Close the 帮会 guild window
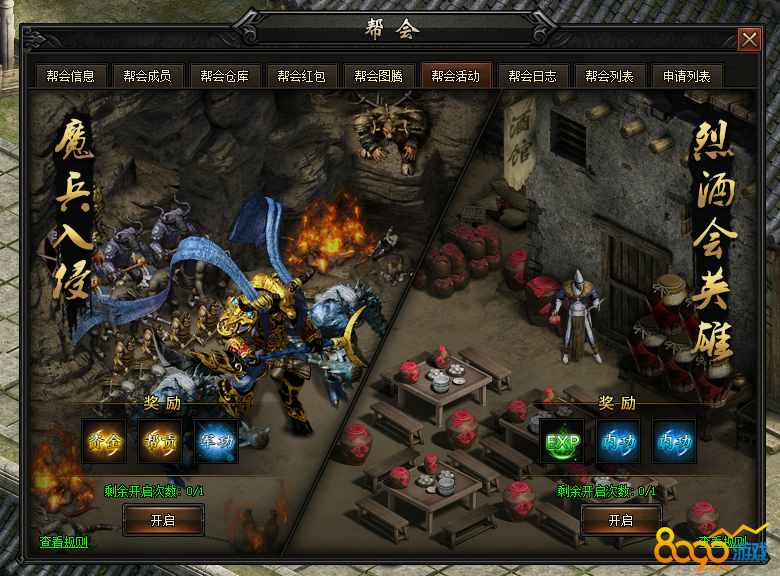The width and height of the screenshot is (780, 576). point(749,39)
